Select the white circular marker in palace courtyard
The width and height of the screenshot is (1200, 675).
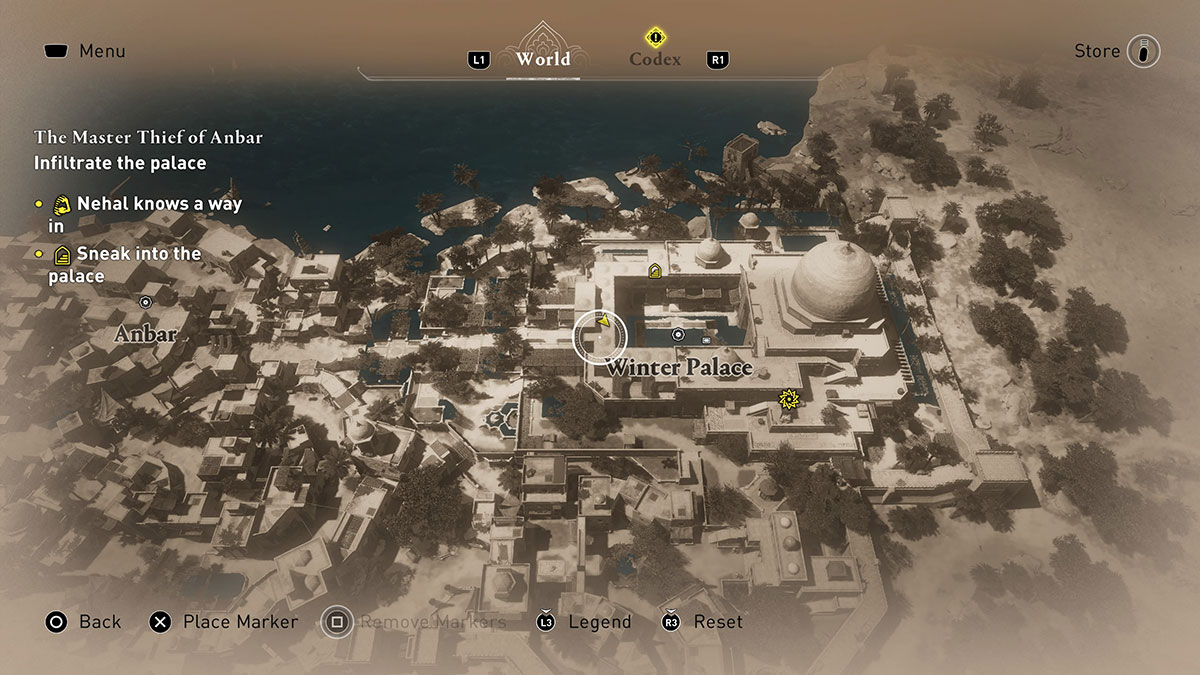(678, 334)
